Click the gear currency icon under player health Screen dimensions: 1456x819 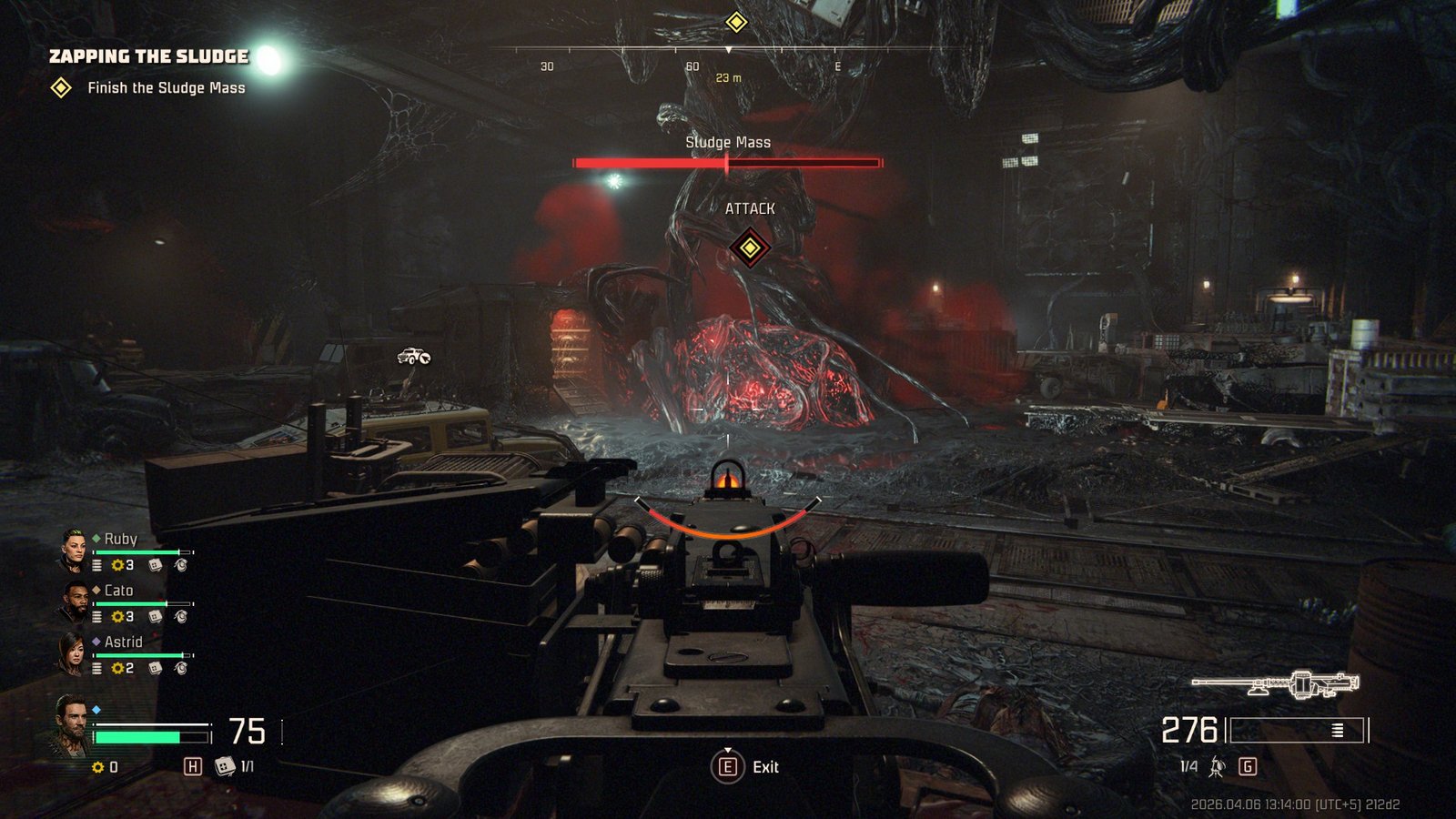[x=98, y=767]
